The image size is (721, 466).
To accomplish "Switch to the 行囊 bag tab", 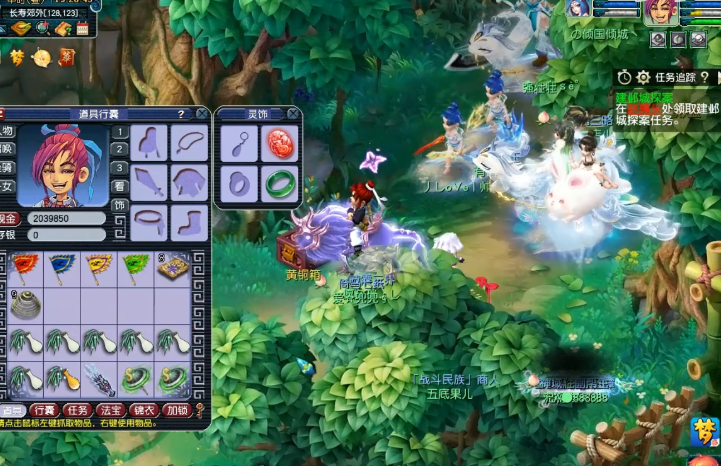I will click(x=44, y=410).
